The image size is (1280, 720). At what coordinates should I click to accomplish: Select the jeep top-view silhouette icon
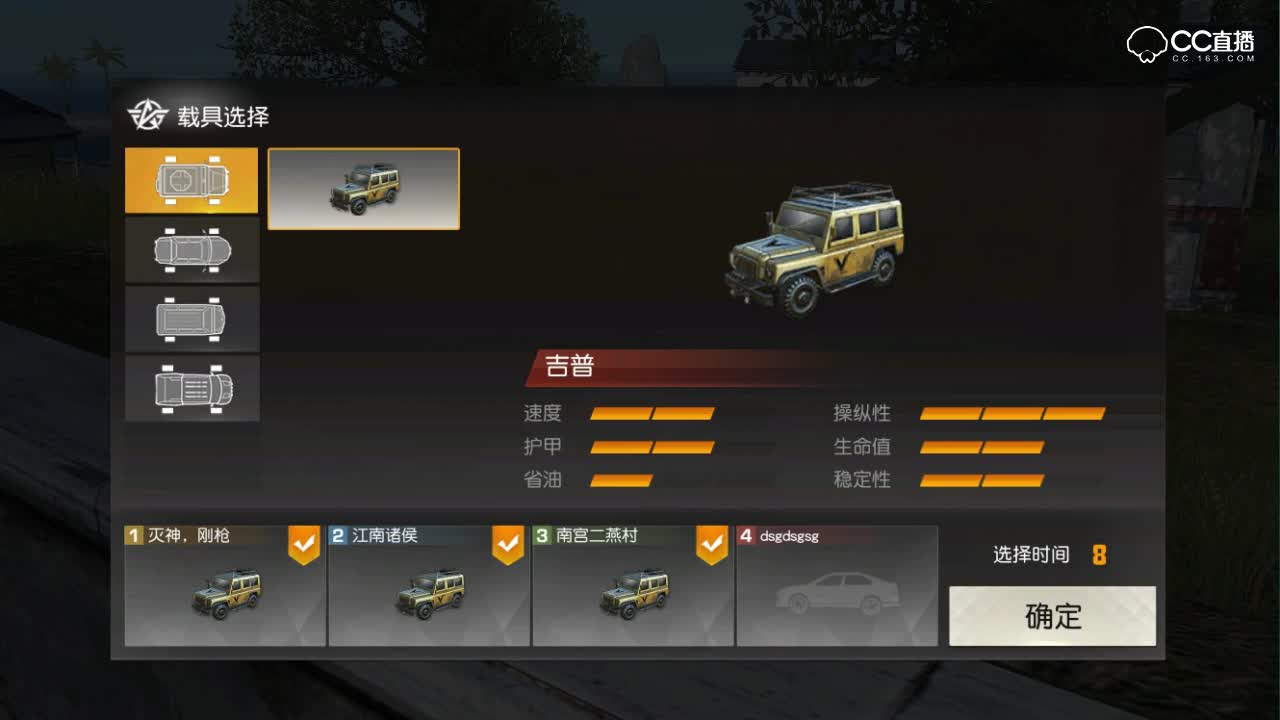tap(192, 182)
